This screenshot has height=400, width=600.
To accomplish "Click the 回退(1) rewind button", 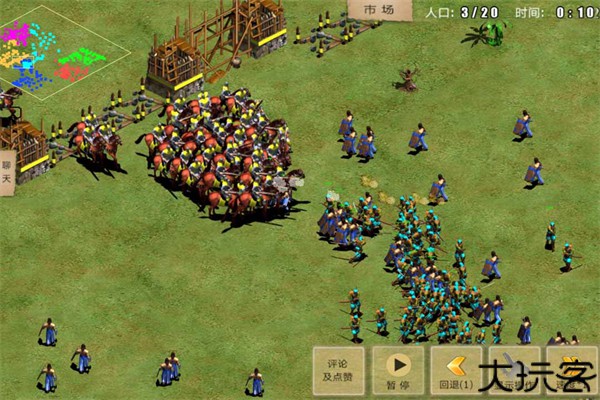I will tap(457, 369).
